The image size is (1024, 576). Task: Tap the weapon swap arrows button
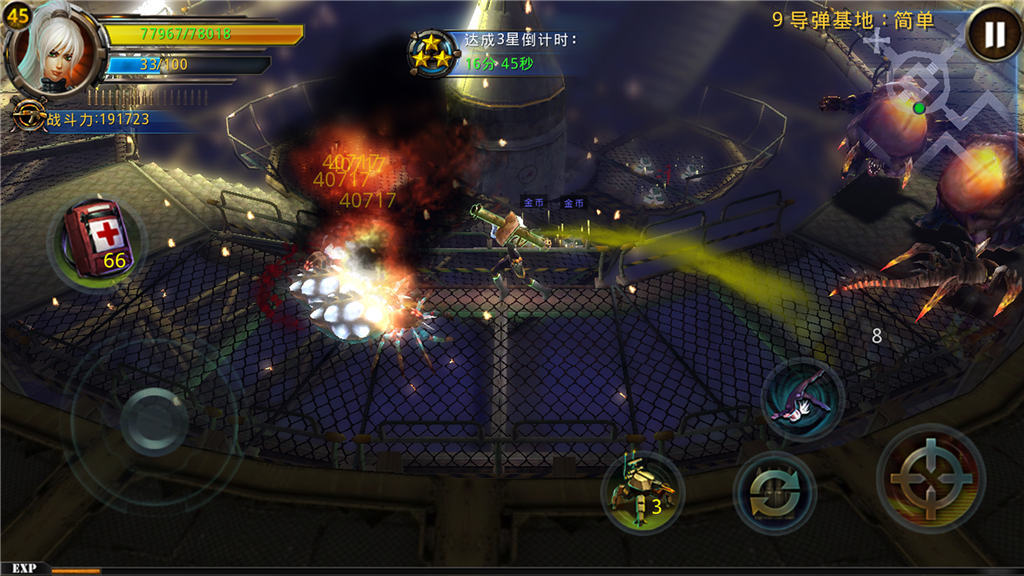point(774,492)
